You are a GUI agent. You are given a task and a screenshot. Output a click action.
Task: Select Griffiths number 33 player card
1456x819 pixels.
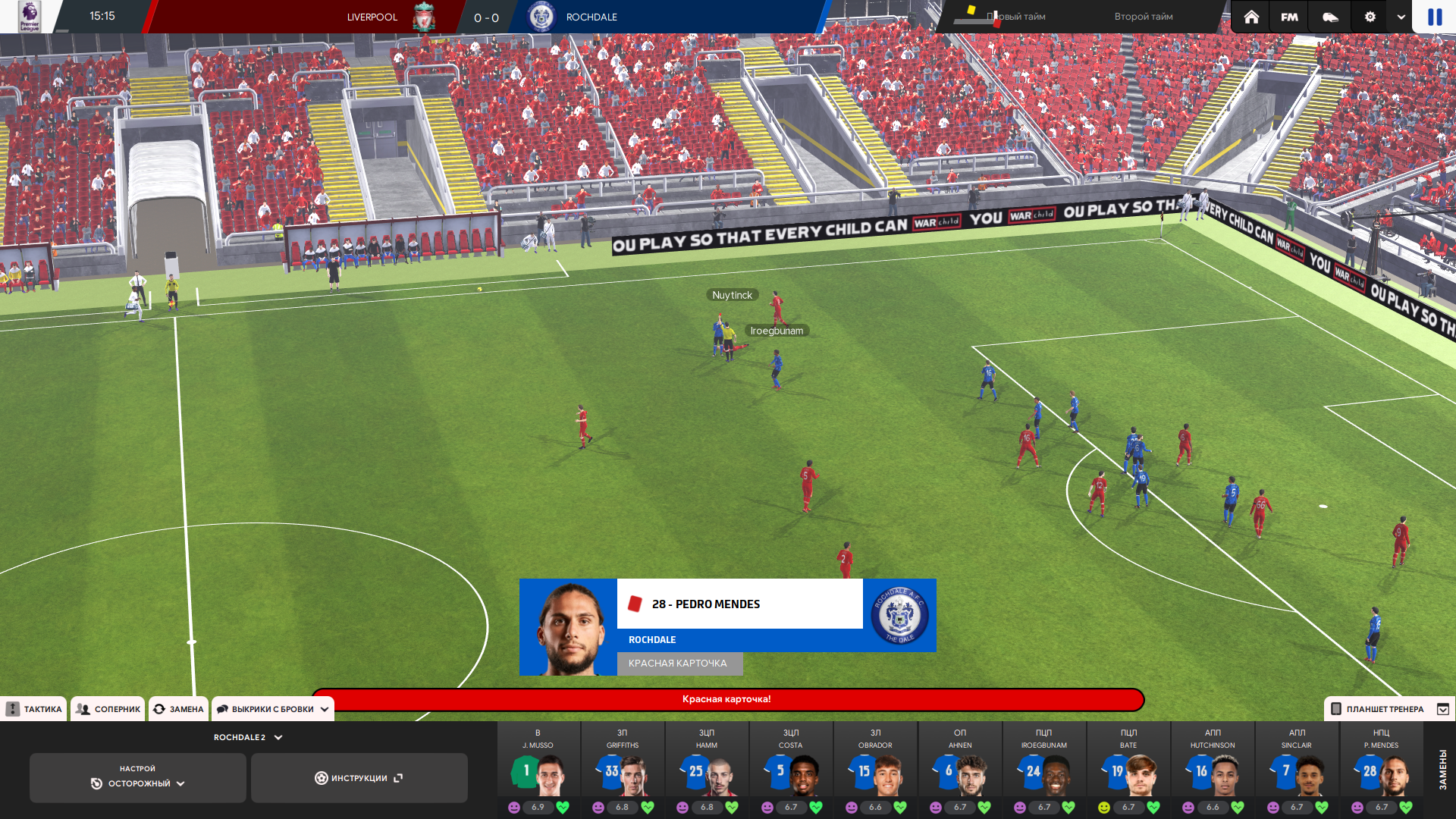(623, 770)
